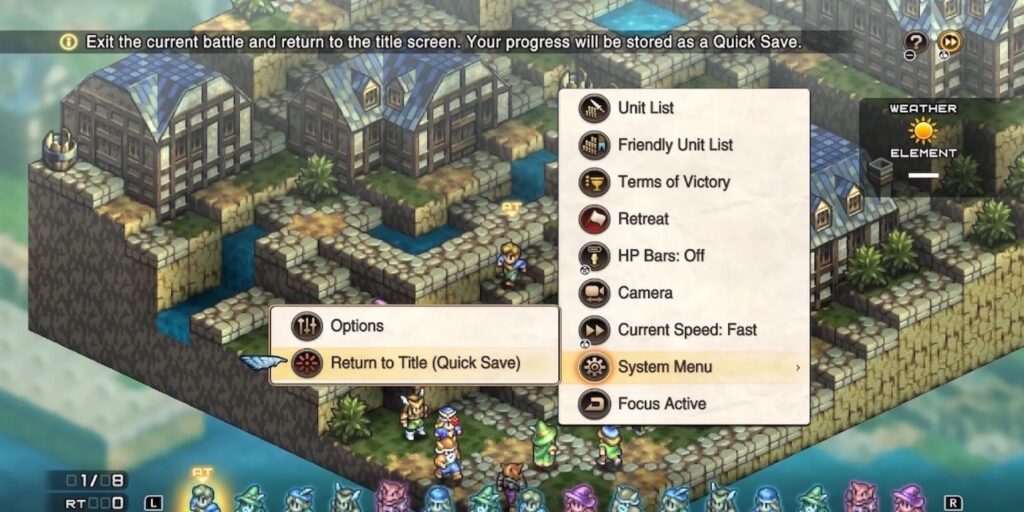Select Return to Title (Quick Save)
This screenshot has width=1024, height=512.
click(425, 363)
